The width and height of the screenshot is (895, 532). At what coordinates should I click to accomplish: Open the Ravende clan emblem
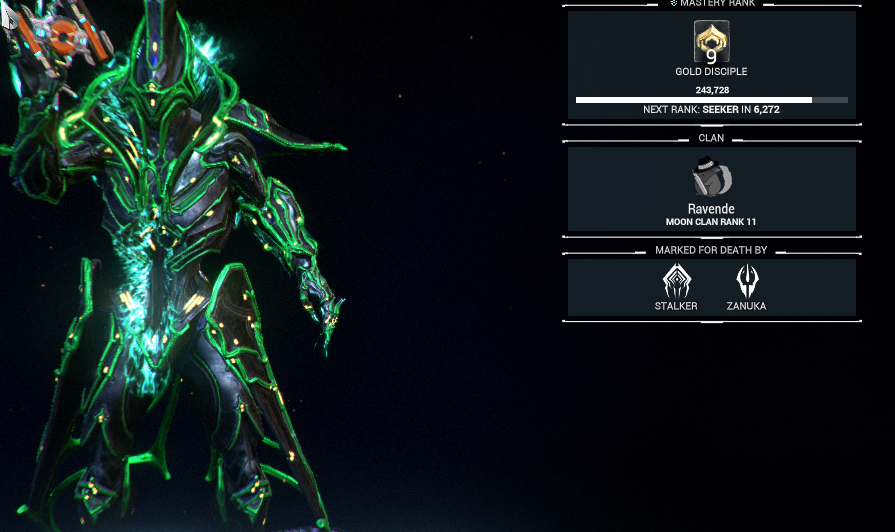point(711,177)
